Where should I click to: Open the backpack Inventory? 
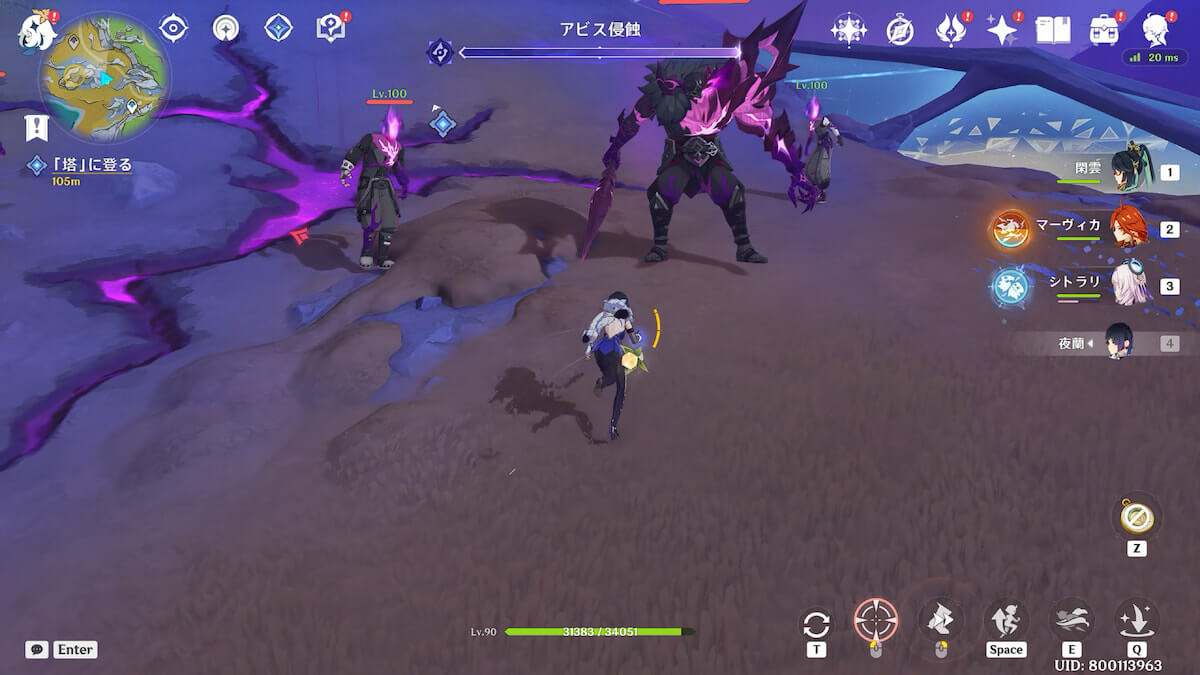pyautogui.click(x=1104, y=30)
